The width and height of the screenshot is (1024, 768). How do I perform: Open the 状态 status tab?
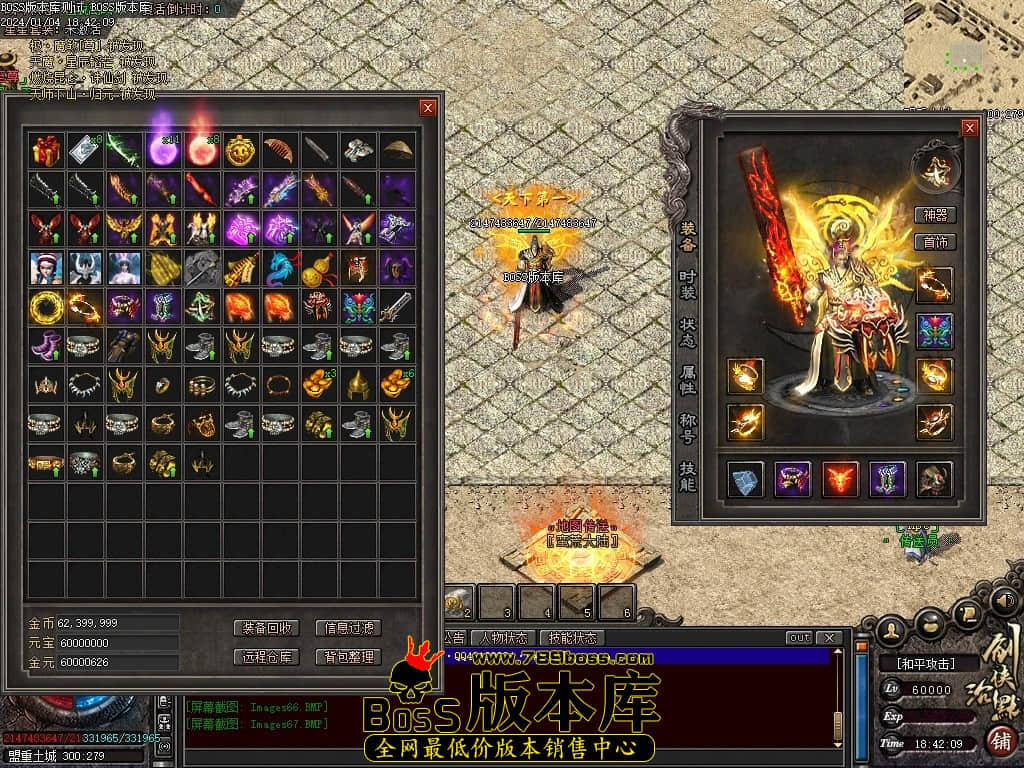click(x=688, y=334)
